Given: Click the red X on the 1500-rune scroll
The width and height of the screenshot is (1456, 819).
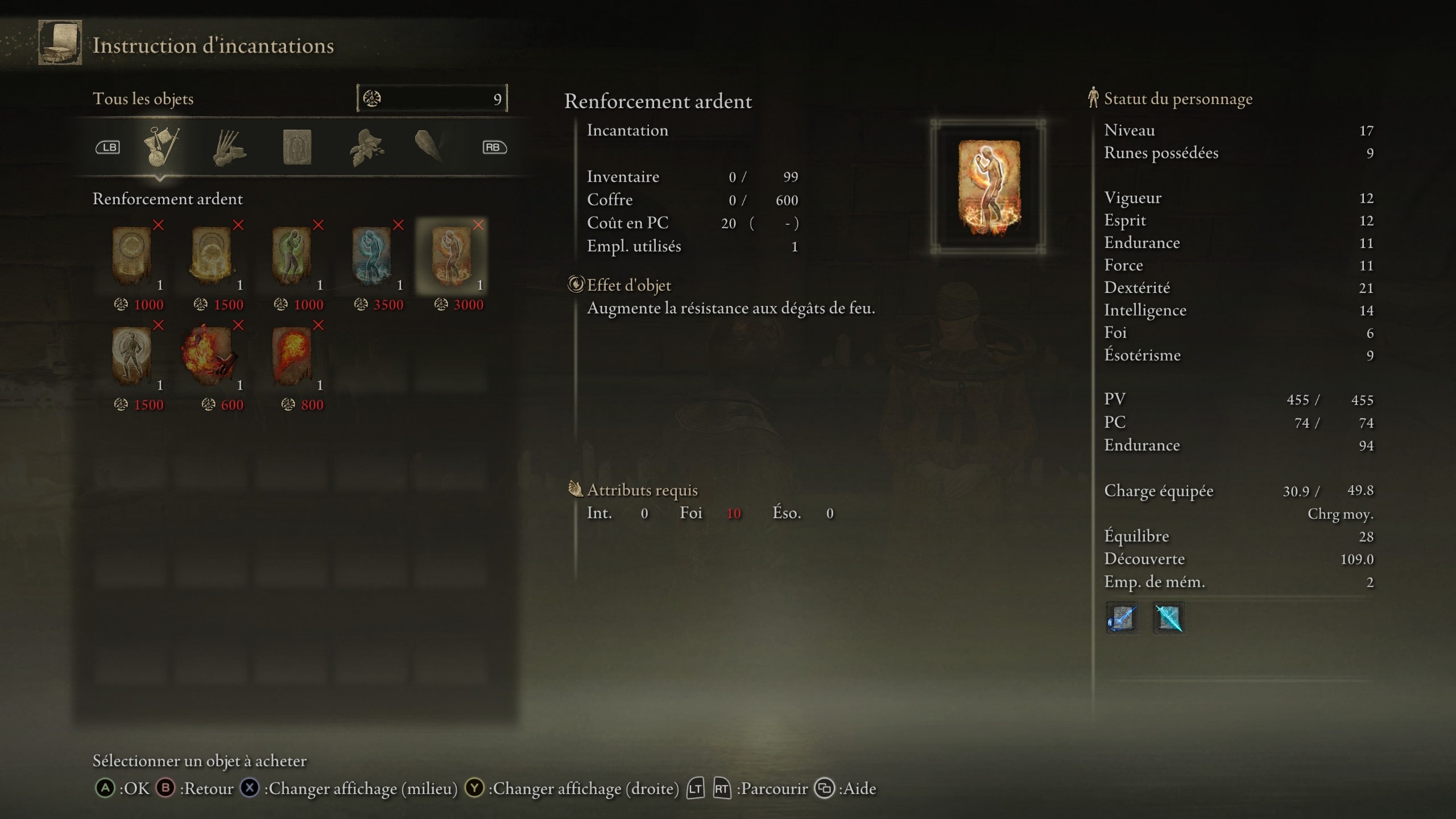Looking at the screenshot, I should click(x=237, y=226).
